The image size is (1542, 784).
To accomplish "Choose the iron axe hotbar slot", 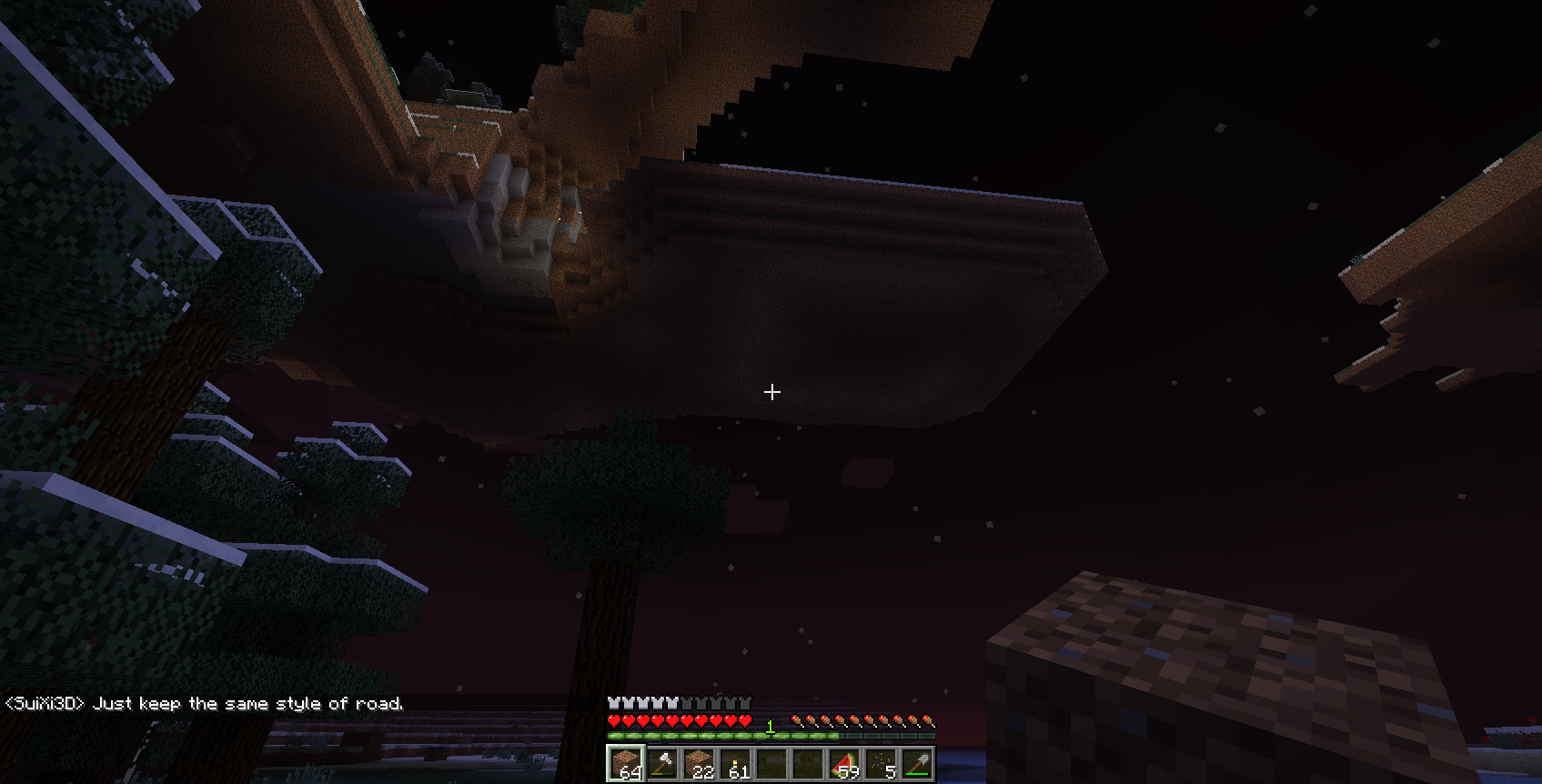I will point(661,763).
